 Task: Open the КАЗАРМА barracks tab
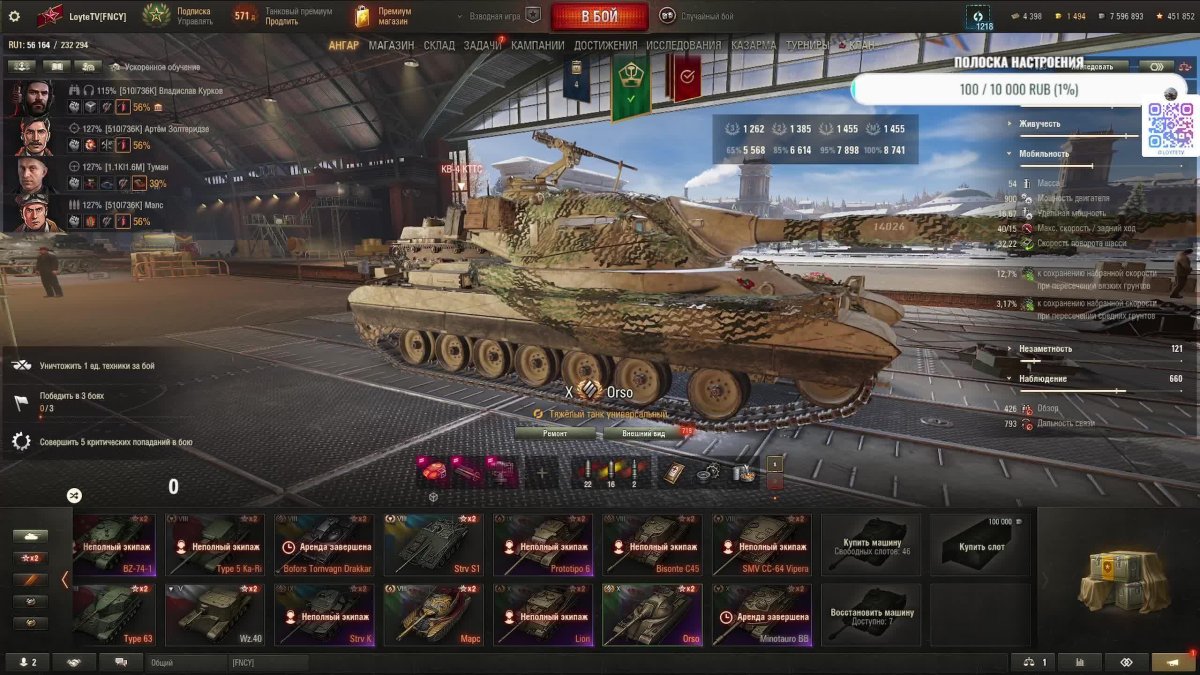coord(753,45)
